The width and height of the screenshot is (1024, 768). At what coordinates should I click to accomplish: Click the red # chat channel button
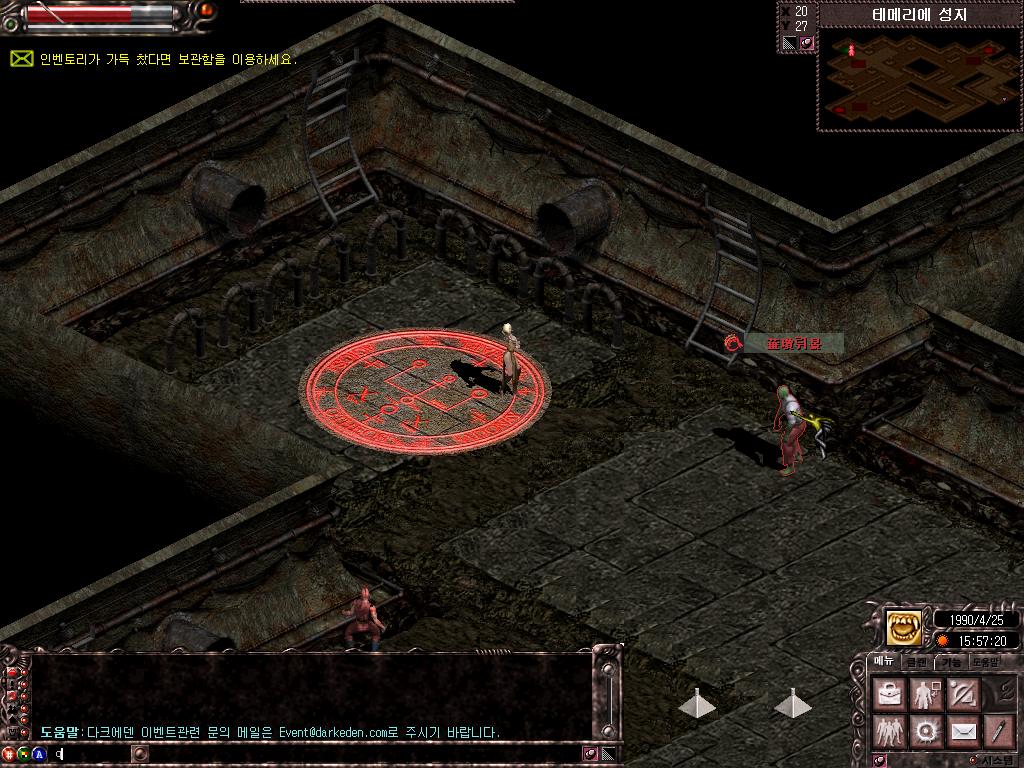pos(9,754)
